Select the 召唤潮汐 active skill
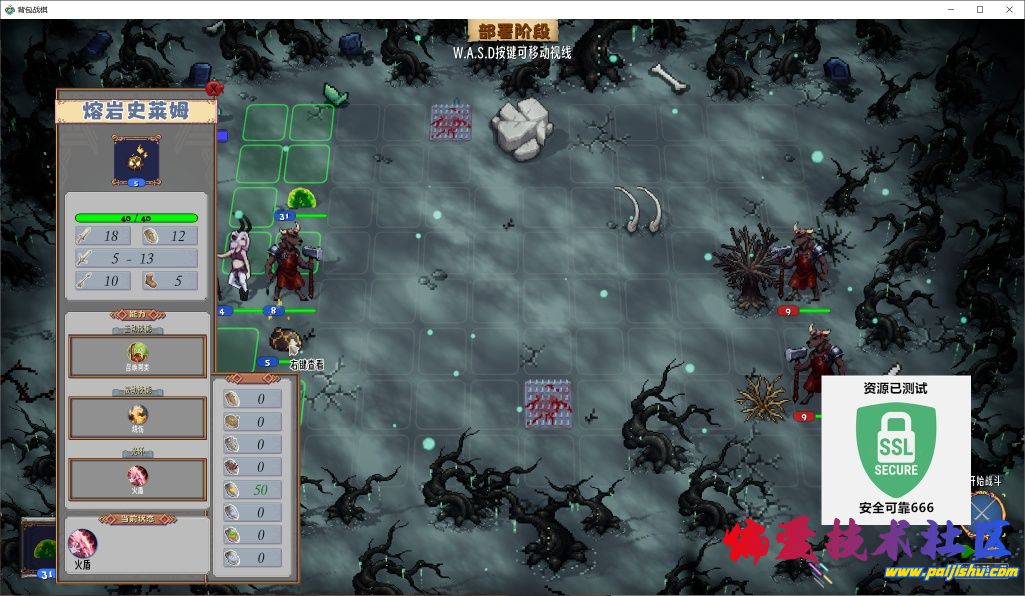Viewport: 1025px width, 596px height. pos(137,355)
